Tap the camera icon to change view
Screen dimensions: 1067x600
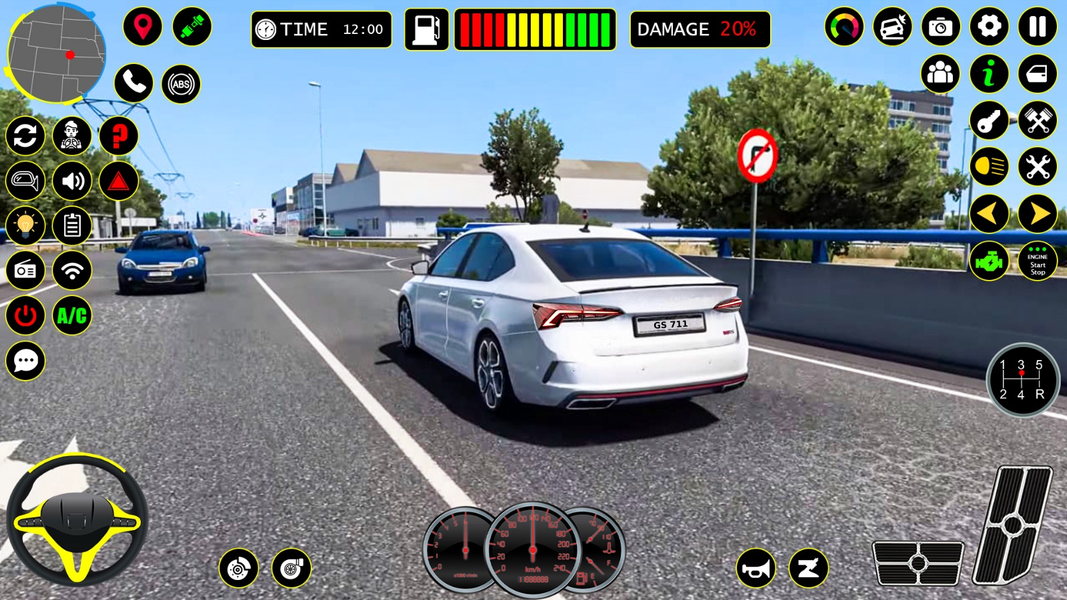(x=940, y=27)
